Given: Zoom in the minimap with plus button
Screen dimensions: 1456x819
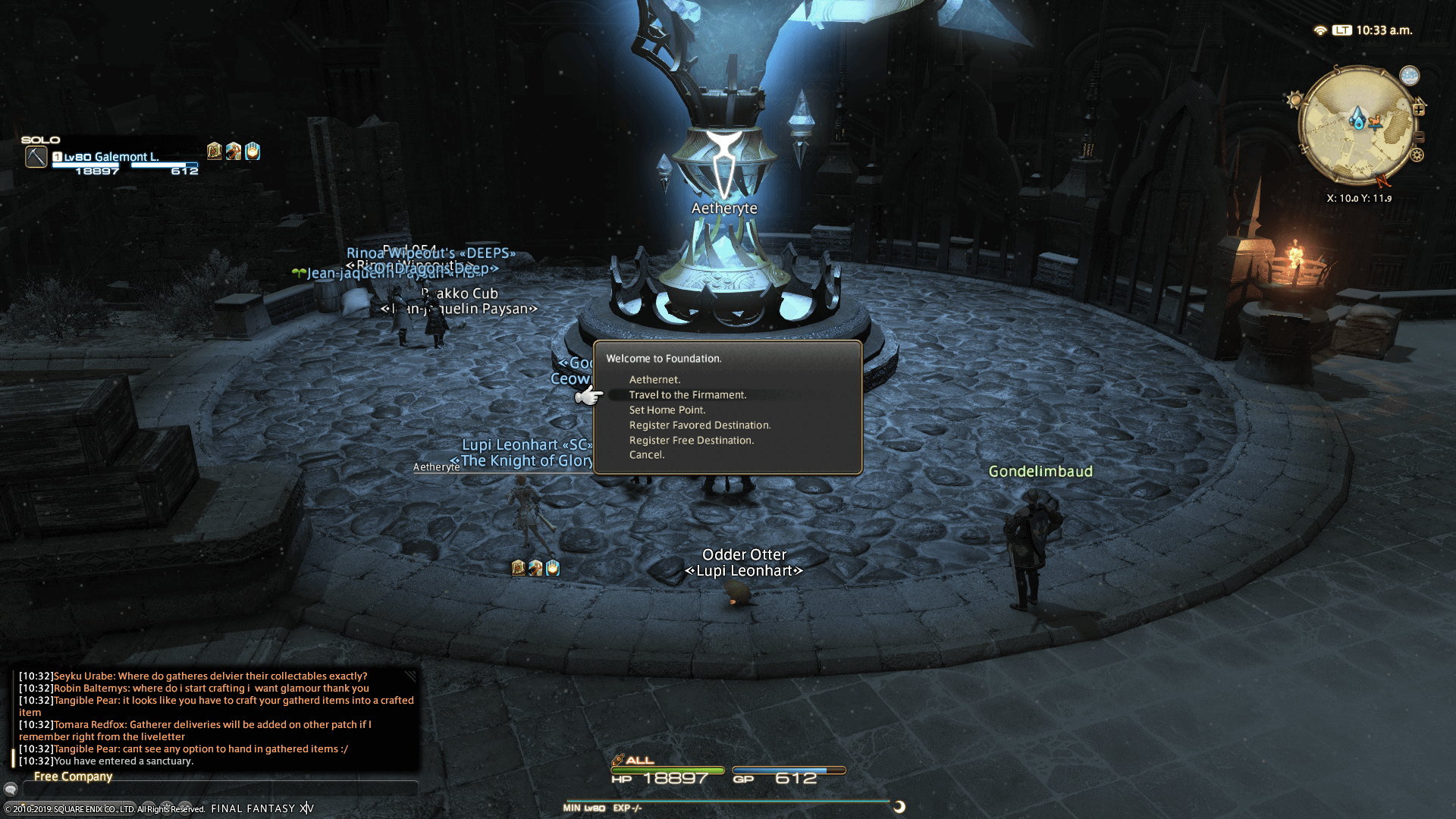Looking at the screenshot, I should (1419, 110).
